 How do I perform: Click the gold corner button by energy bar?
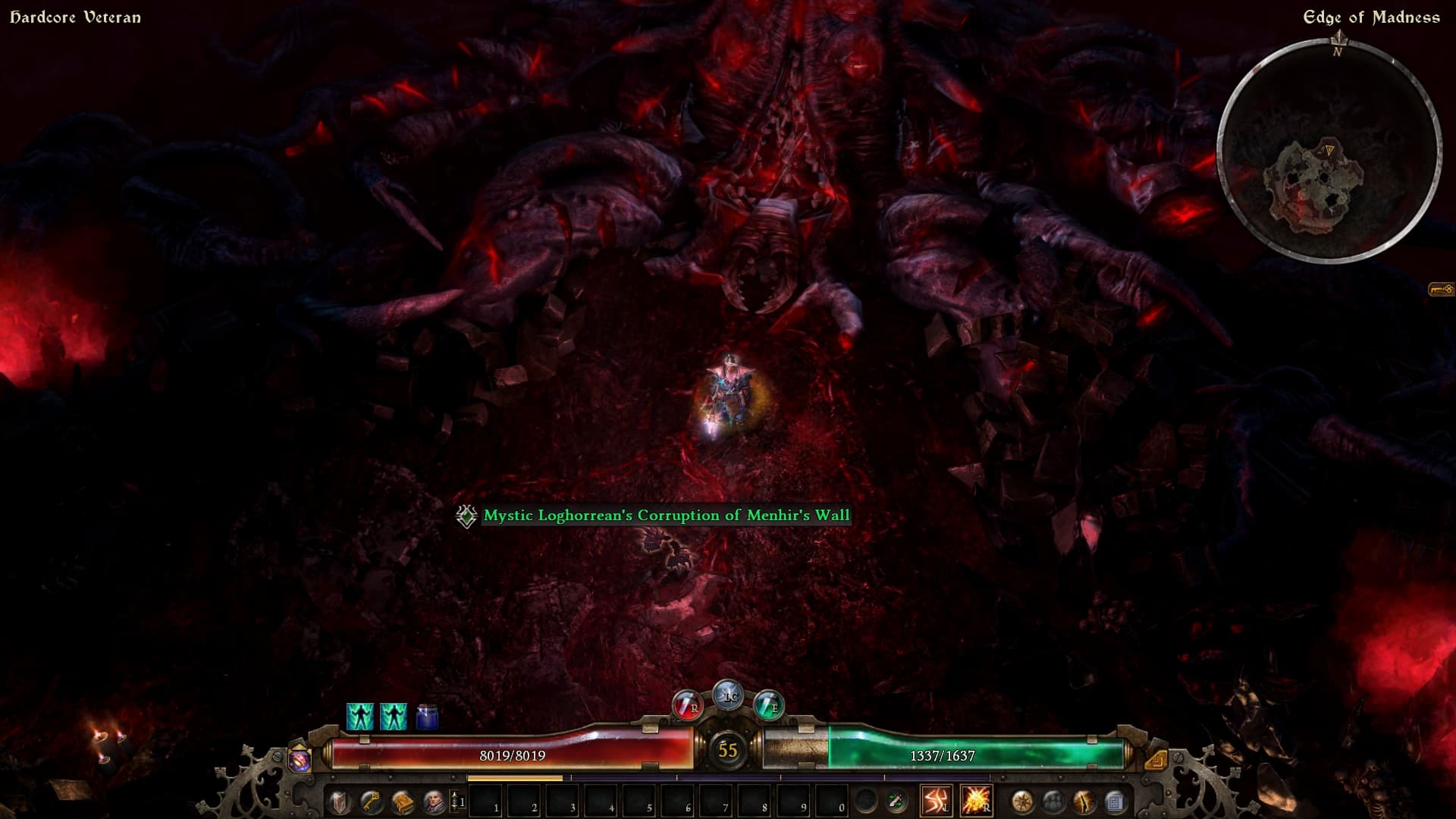[1156, 759]
